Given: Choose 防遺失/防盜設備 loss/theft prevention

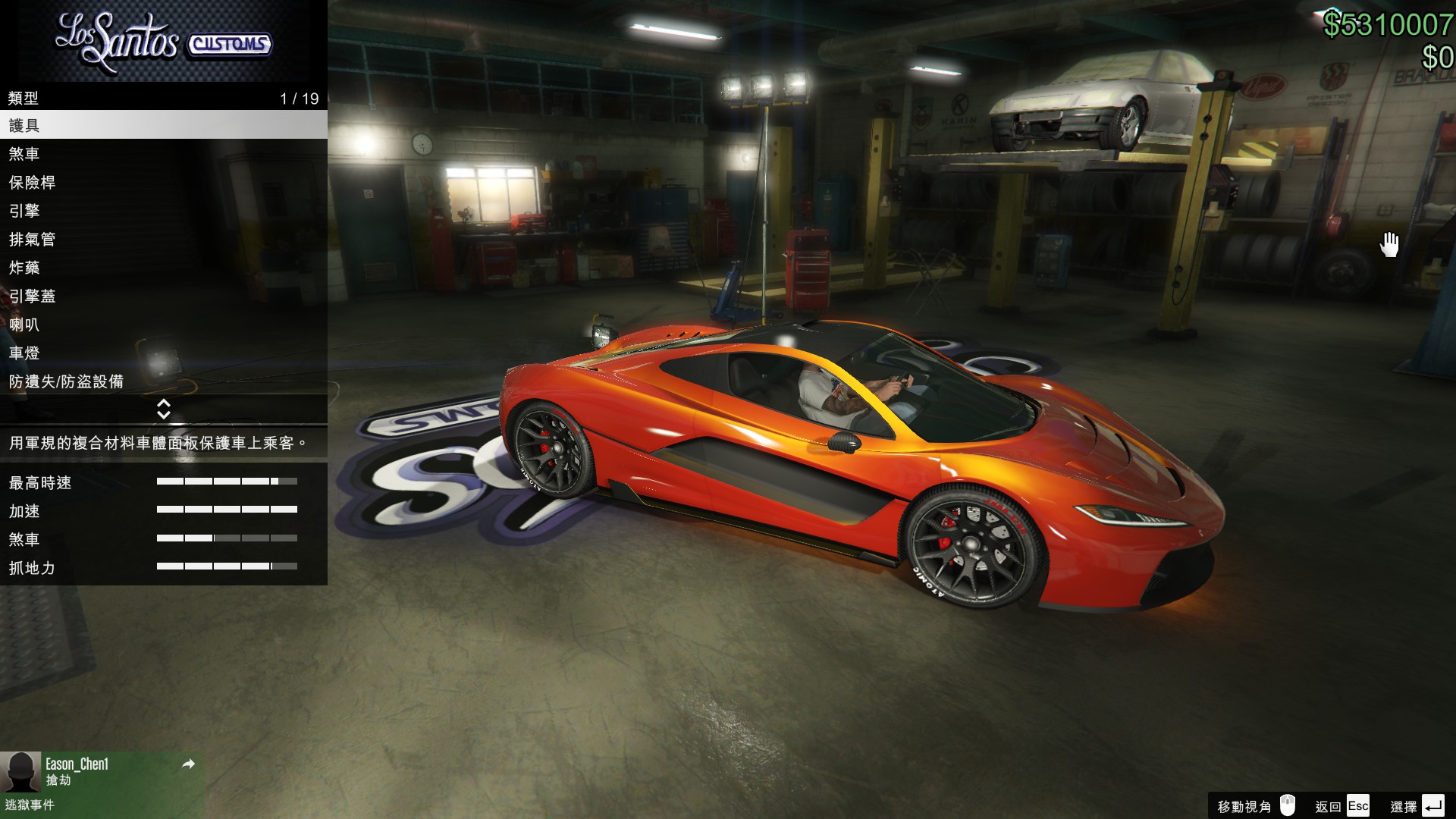Looking at the screenshot, I should click(x=163, y=381).
